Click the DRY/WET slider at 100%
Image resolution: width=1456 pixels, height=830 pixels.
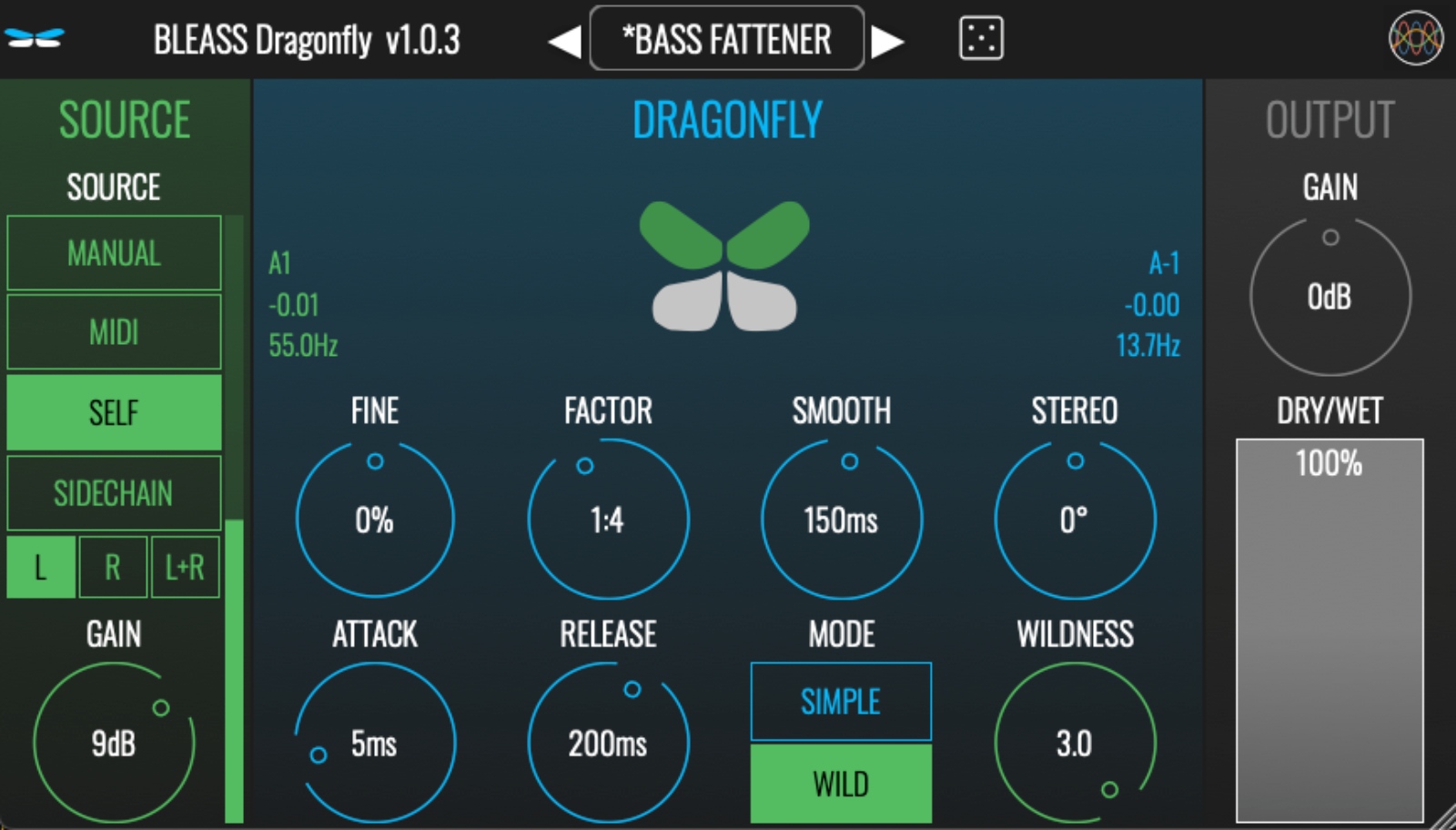point(1330,628)
